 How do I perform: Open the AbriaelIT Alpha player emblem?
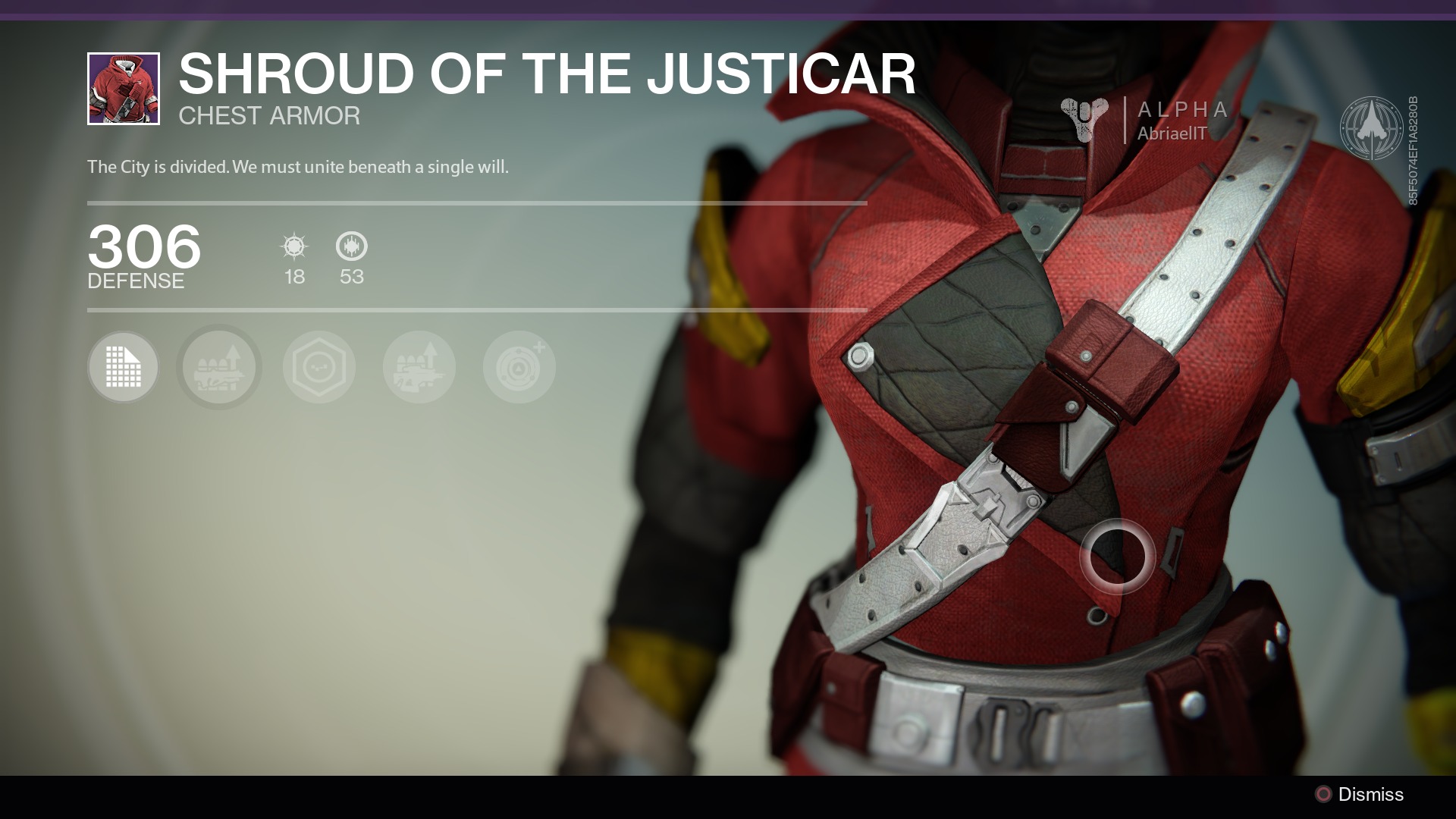[x=1145, y=121]
